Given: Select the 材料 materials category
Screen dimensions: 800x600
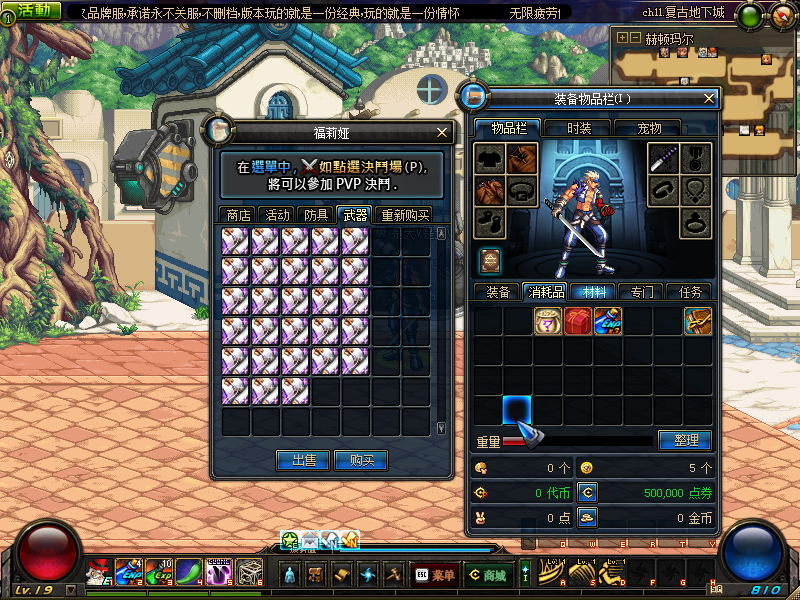Looking at the screenshot, I should pos(594,292).
